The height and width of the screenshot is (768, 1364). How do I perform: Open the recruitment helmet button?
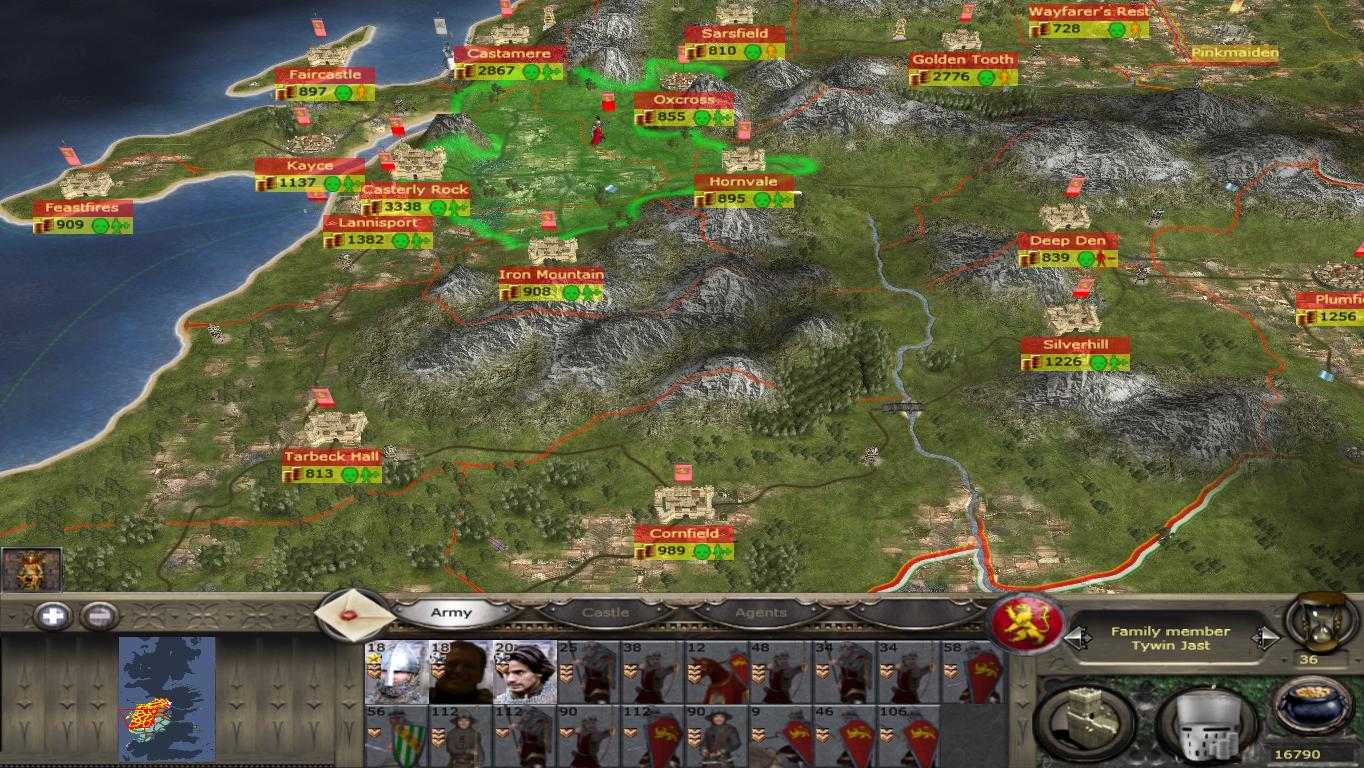[x=1203, y=722]
